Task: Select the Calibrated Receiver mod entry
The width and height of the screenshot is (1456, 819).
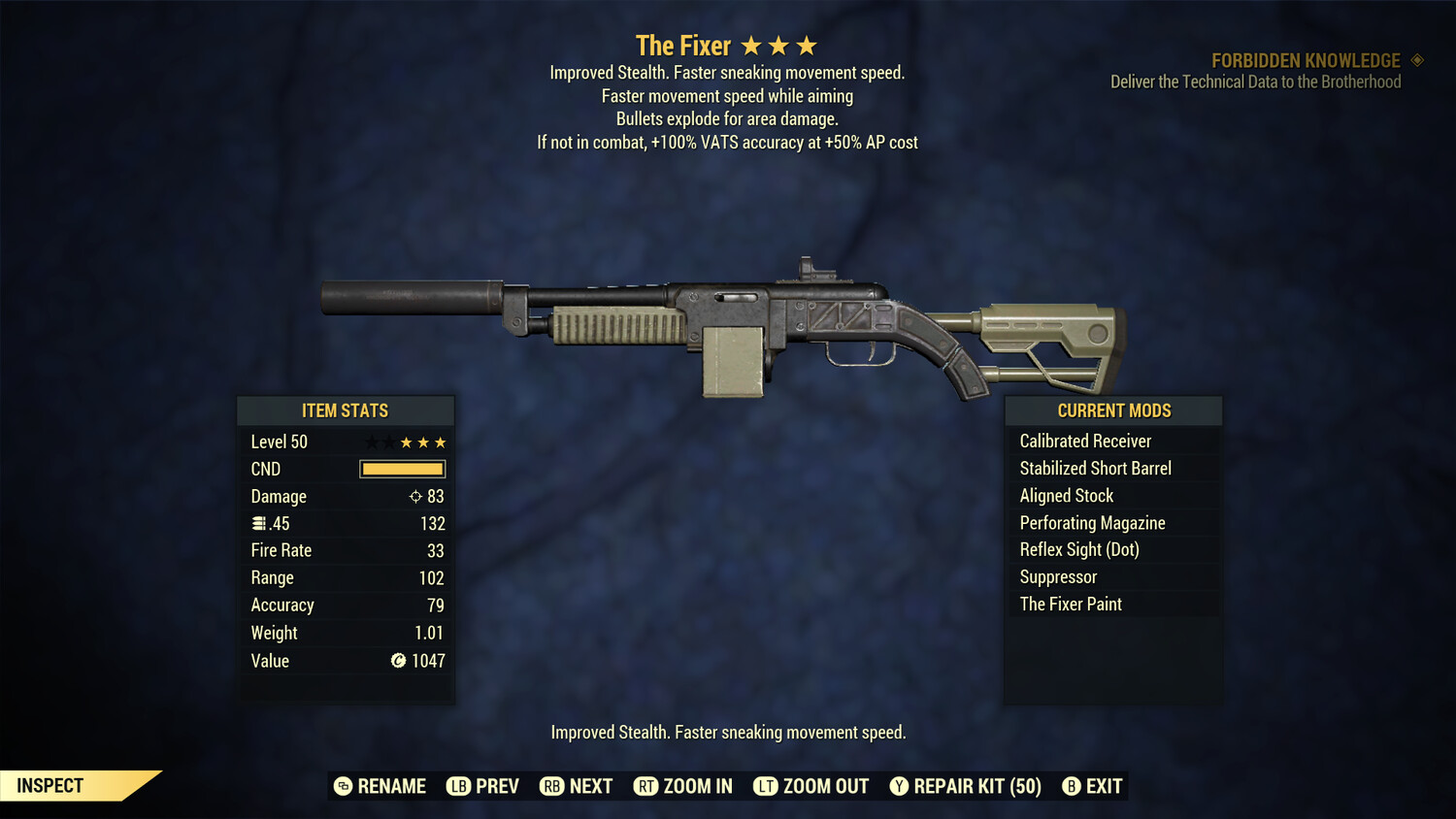Action: 1084,441
